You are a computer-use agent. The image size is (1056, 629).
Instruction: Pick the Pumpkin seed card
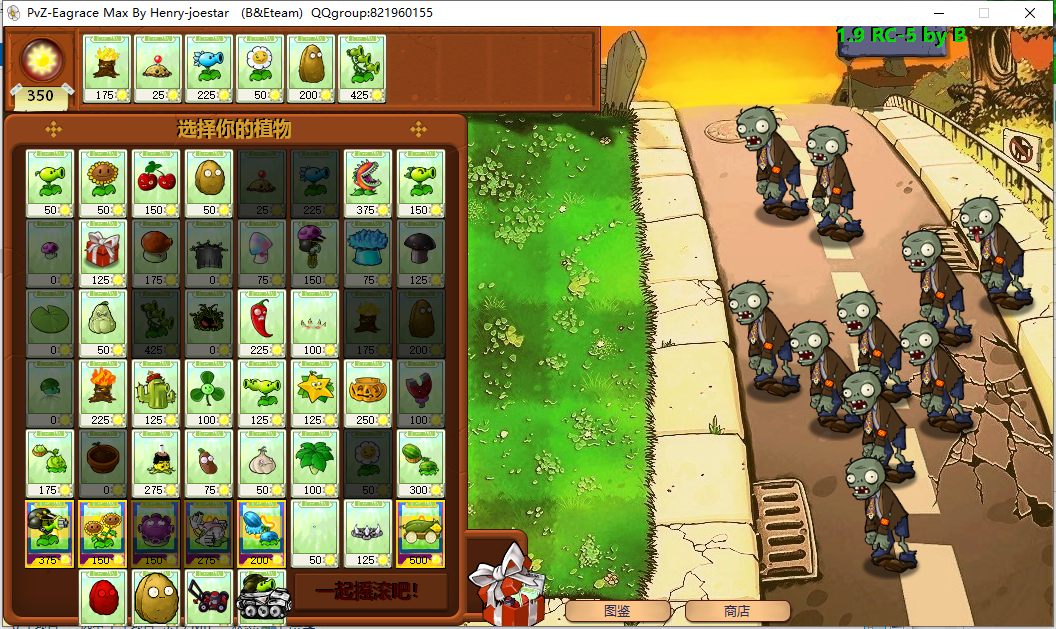(368, 393)
